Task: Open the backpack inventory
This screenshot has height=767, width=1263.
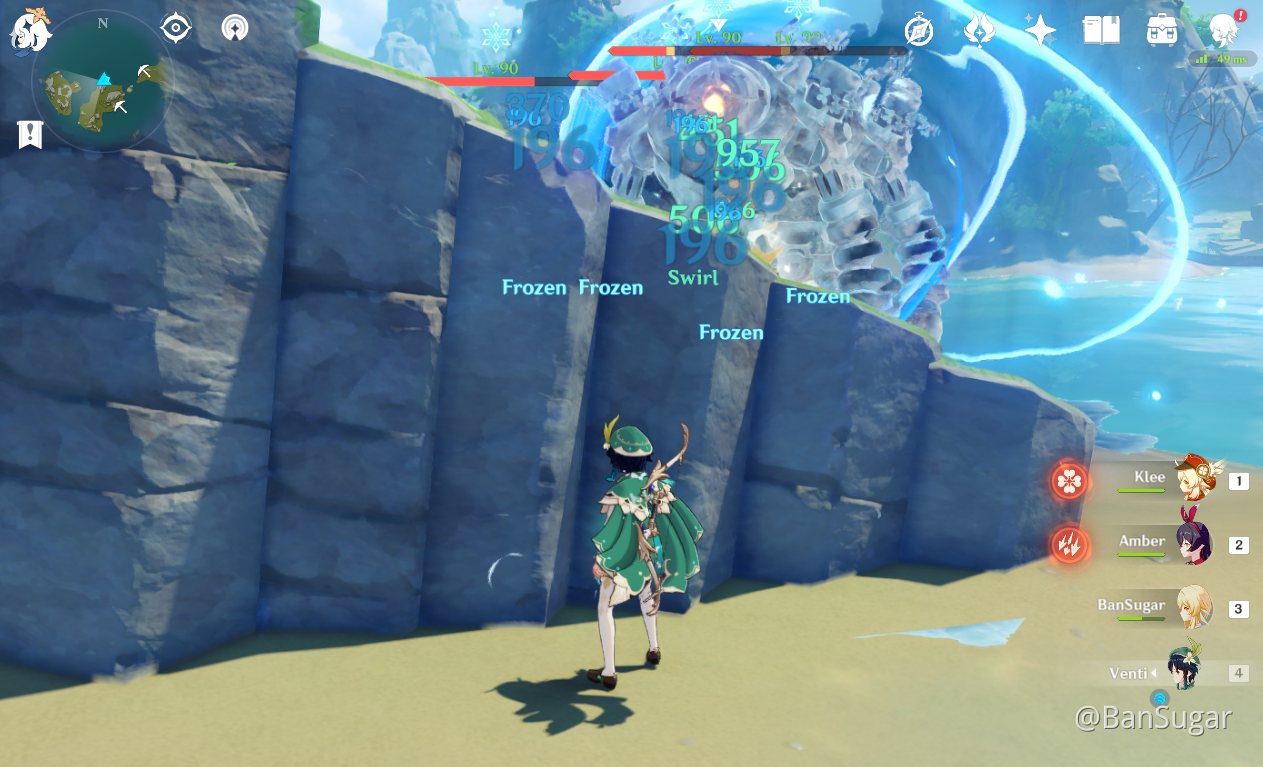Action: 1161,31
